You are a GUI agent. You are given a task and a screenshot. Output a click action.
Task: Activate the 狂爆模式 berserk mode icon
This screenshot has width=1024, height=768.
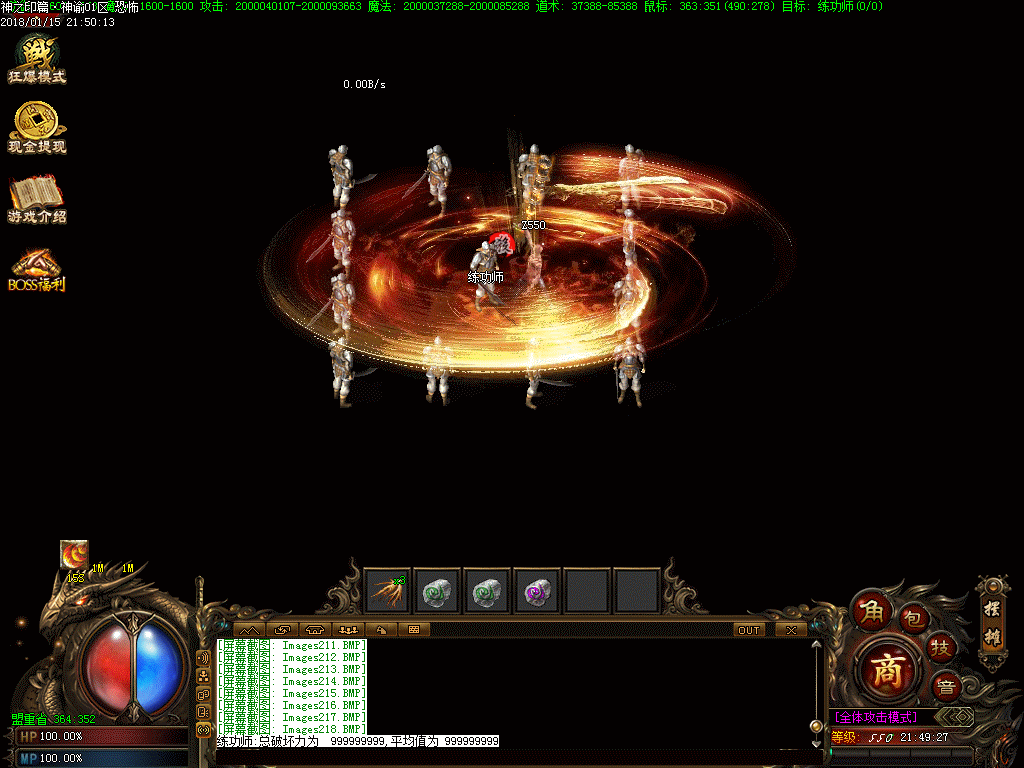(37, 58)
